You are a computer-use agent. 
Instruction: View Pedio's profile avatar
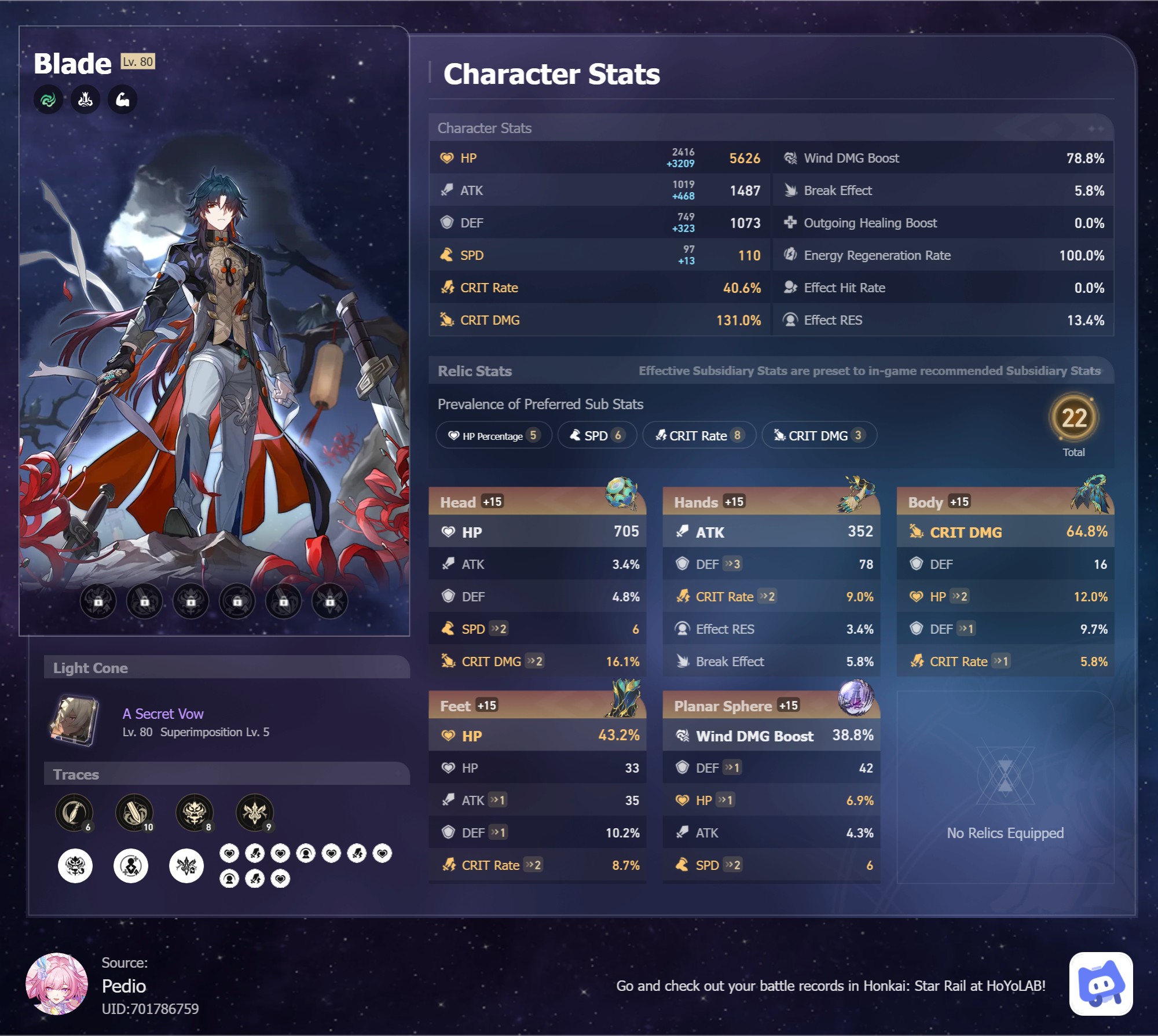(57, 983)
